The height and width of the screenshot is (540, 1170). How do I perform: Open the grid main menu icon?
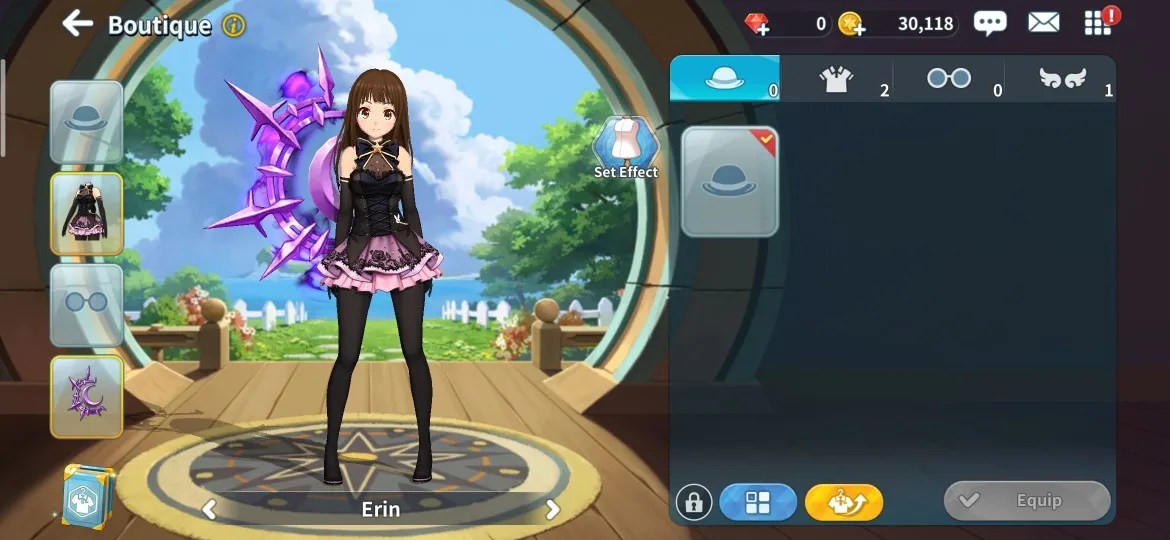pyautogui.click(x=1098, y=23)
